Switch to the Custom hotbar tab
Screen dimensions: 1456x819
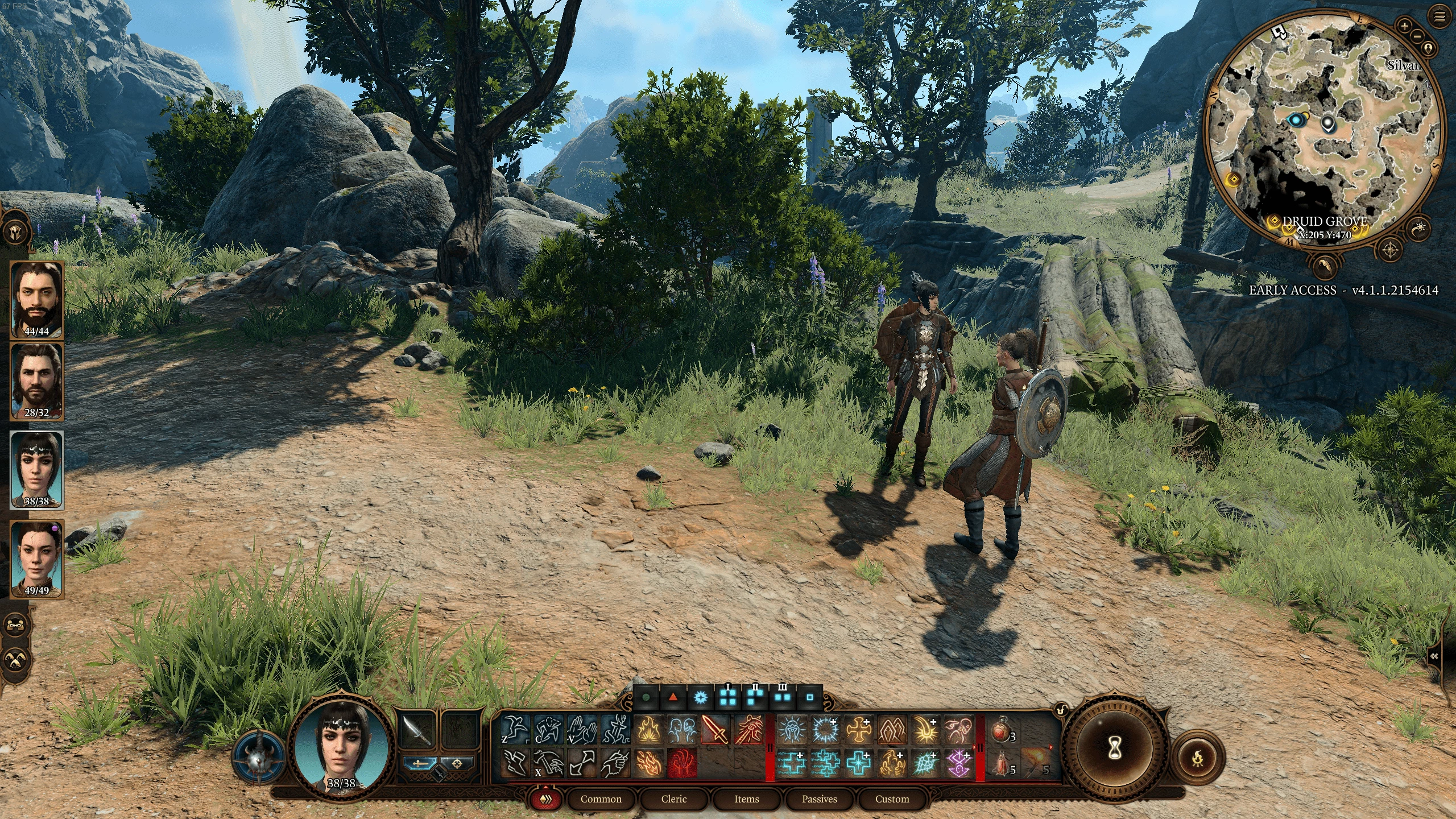tap(892, 799)
